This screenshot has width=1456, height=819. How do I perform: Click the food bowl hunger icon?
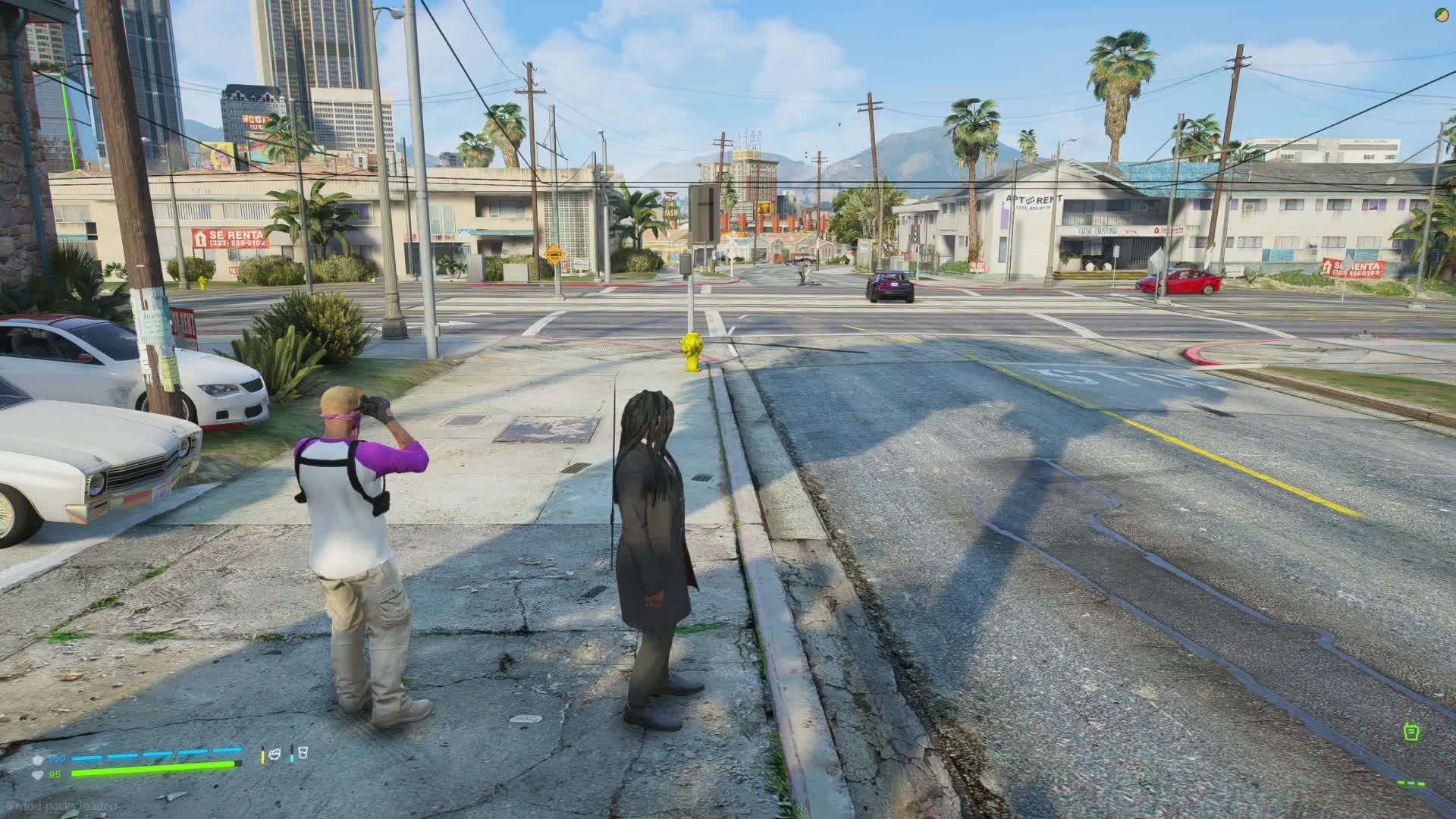pos(275,755)
